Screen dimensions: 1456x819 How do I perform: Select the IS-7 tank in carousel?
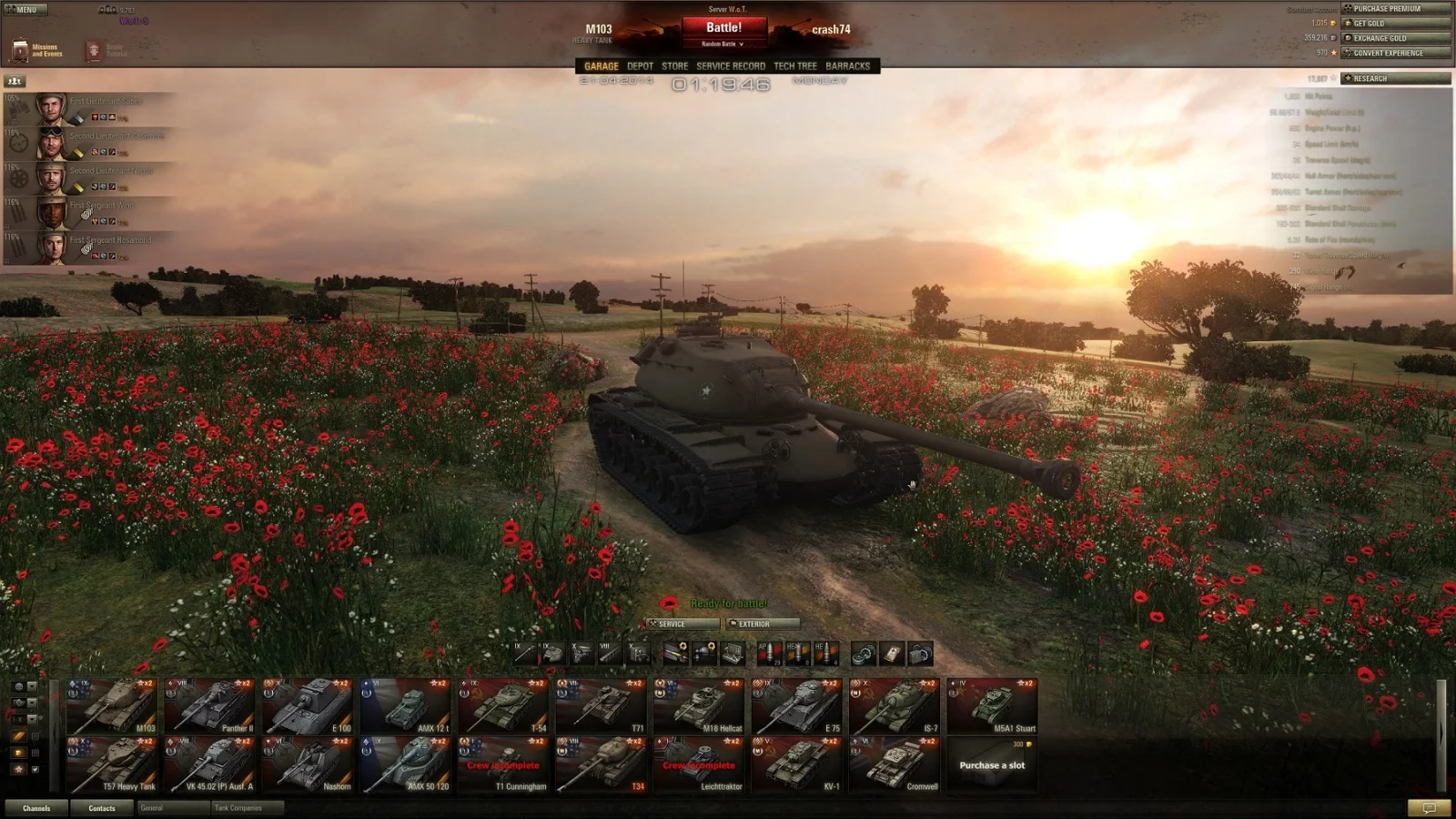(895, 706)
